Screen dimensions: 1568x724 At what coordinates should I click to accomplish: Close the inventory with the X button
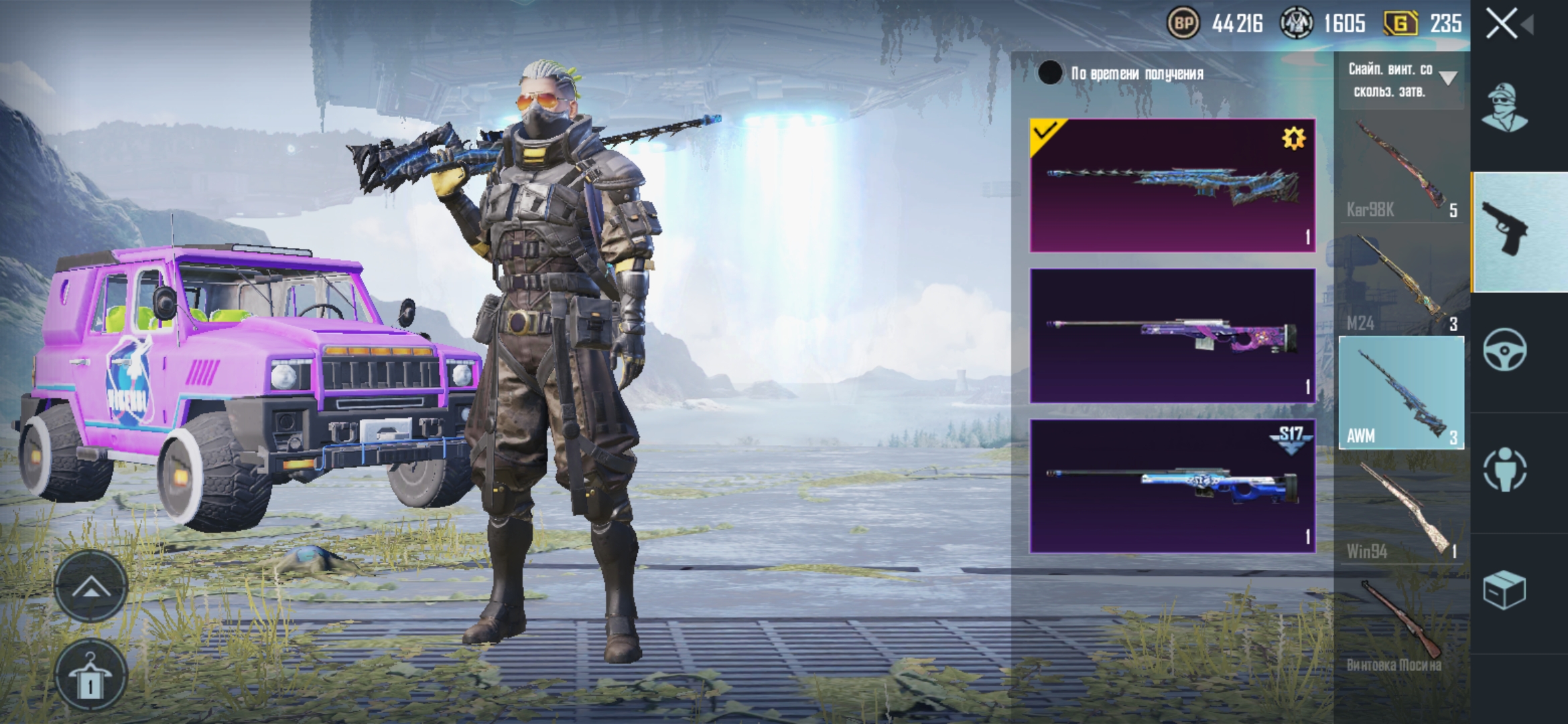coord(1502,25)
